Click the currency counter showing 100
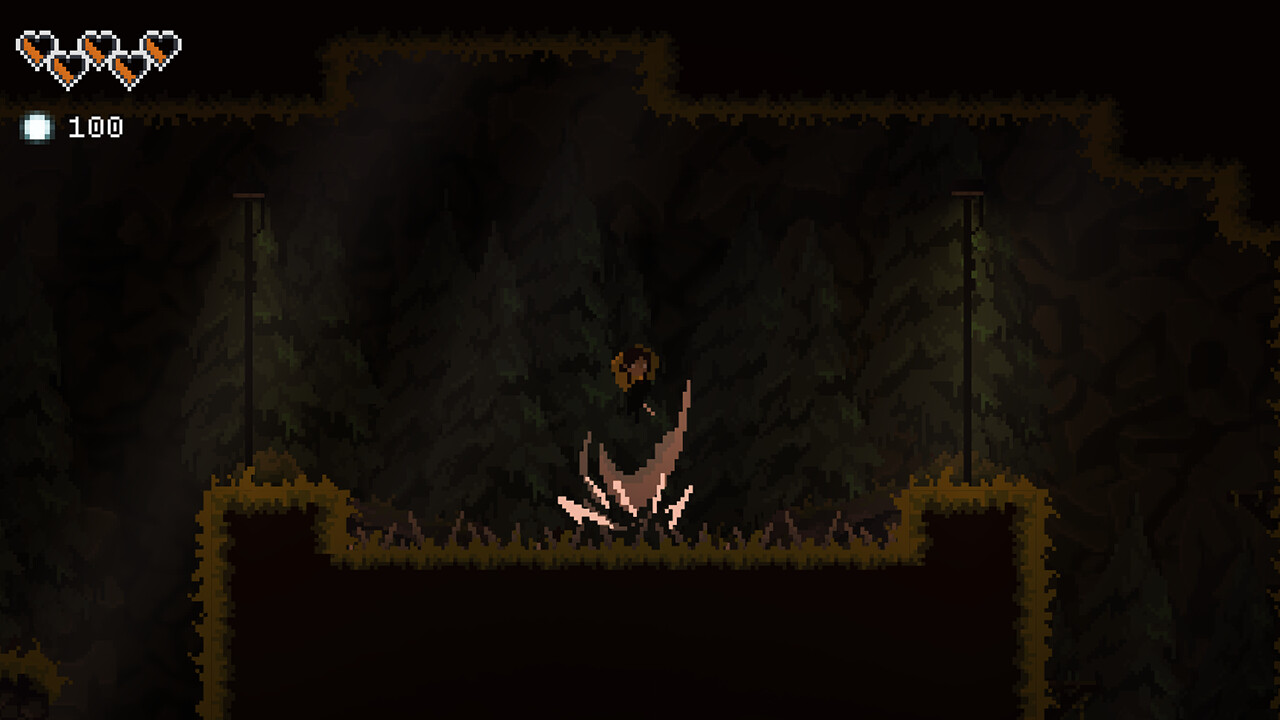The image size is (1280, 720). (95, 127)
